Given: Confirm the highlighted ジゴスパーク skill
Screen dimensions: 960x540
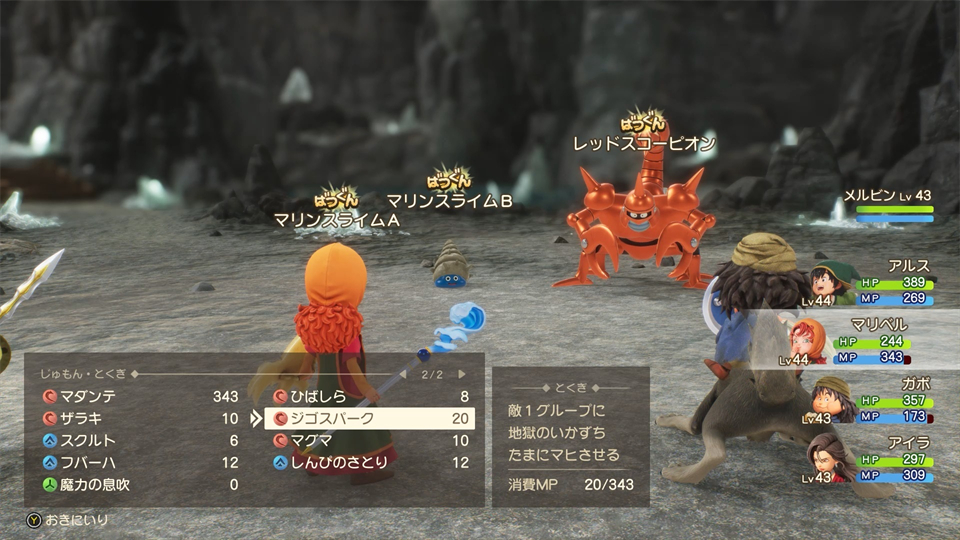Looking at the screenshot, I should click(x=370, y=418).
